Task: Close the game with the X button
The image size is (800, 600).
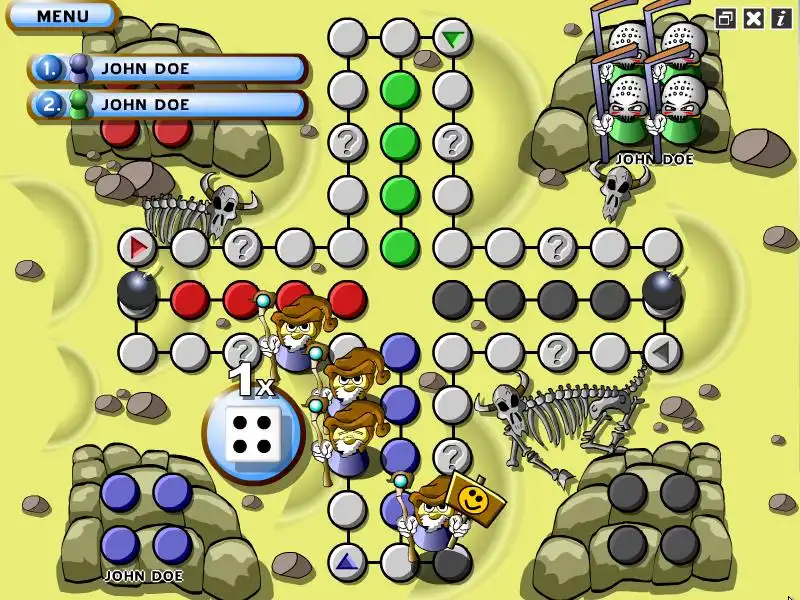Action: pyautogui.click(x=754, y=18)
